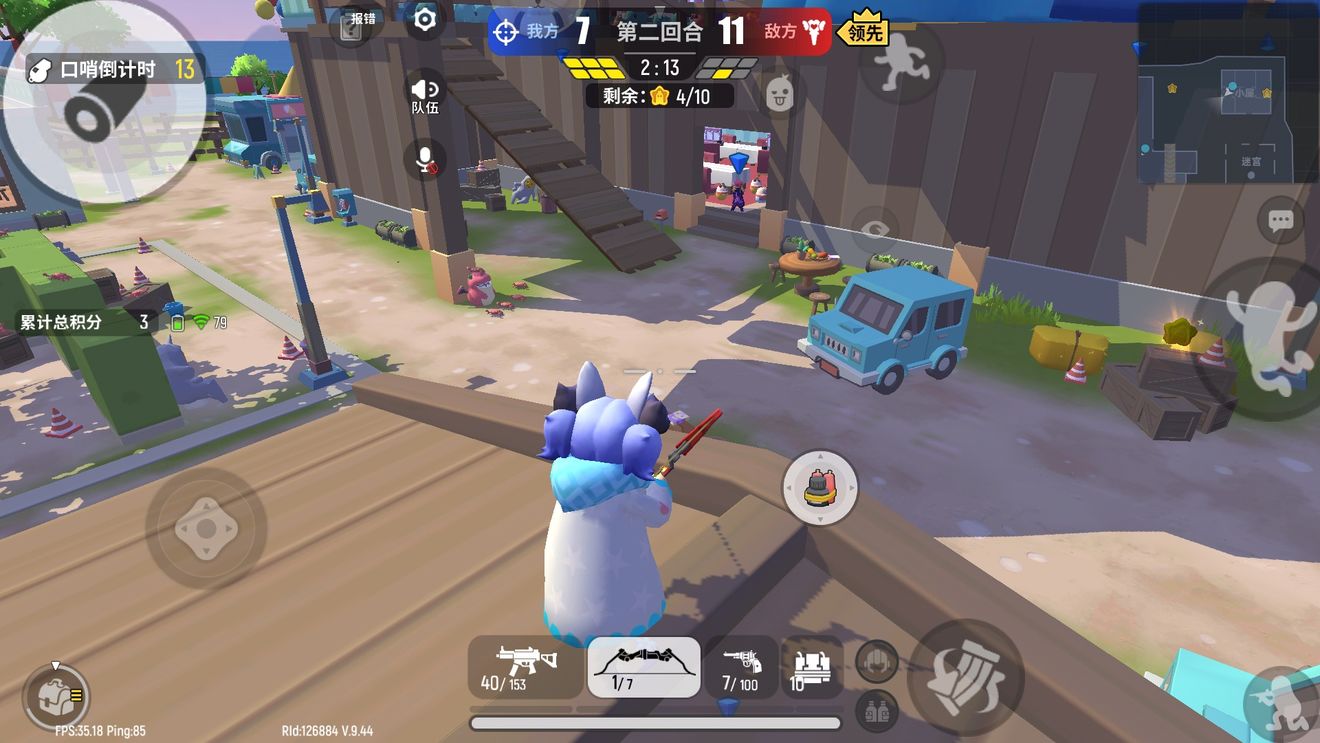The image size is (1320, 743).
Task: Tap the helmet icon
Action: click(x=876, y=661)
